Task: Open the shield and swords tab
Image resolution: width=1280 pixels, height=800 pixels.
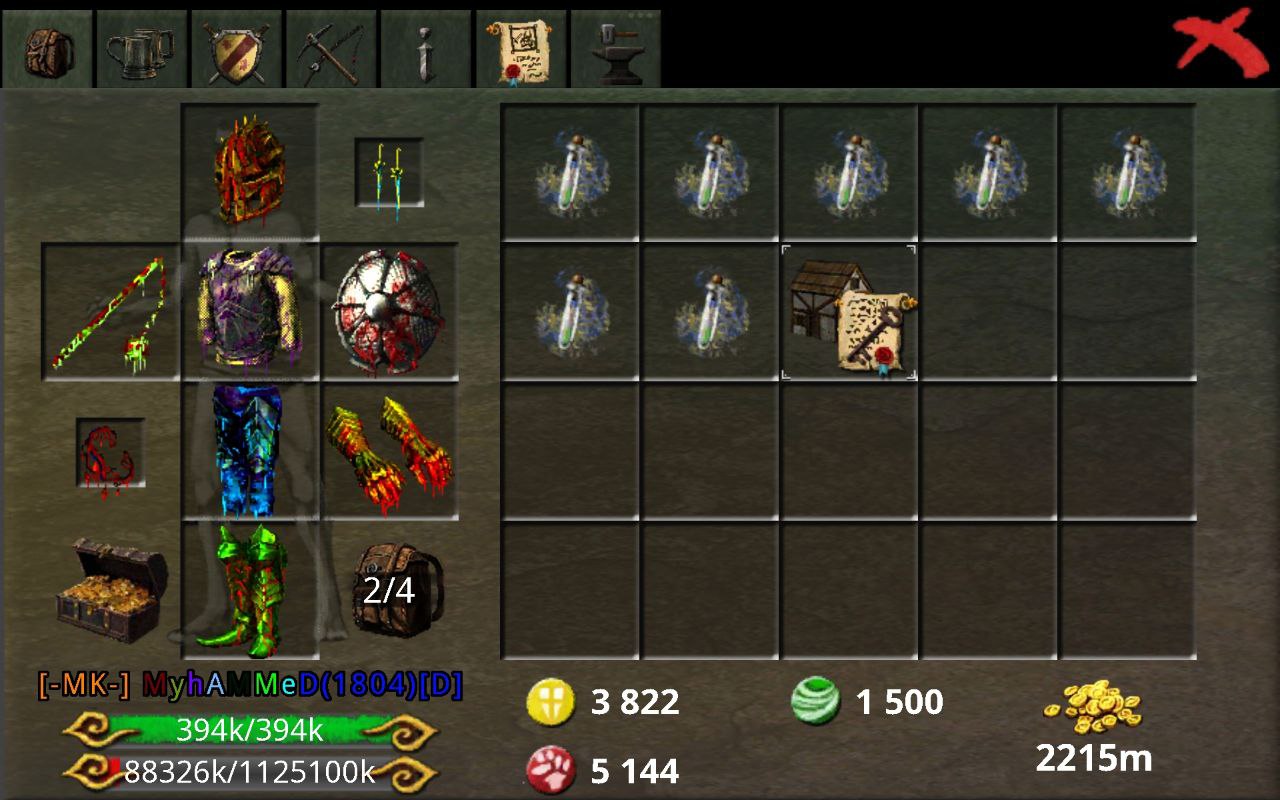Action: click(x=236, y=49)
